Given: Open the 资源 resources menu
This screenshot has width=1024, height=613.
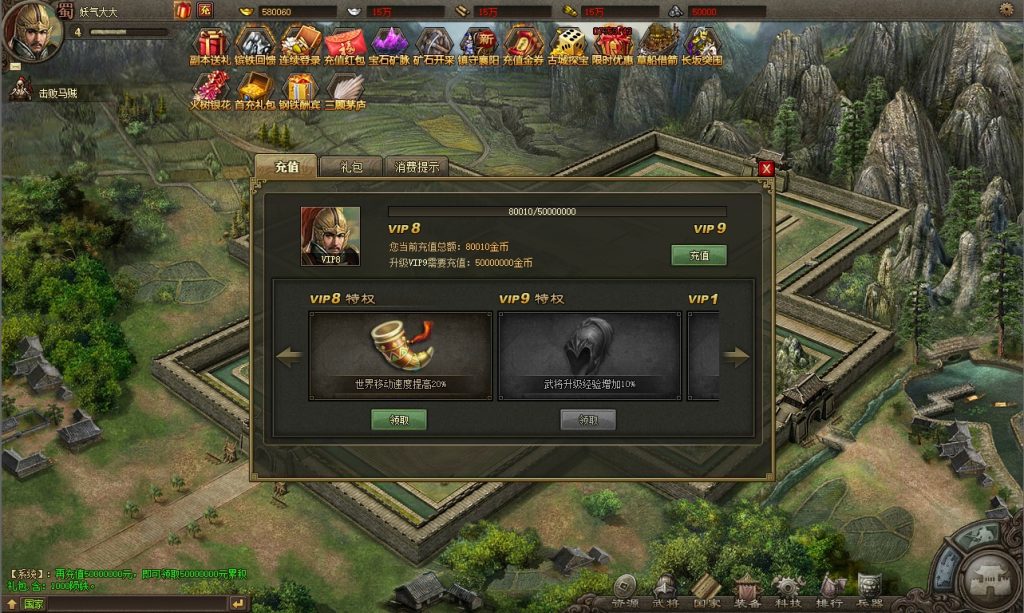Looking at the screenshot, I should (625, 589).
